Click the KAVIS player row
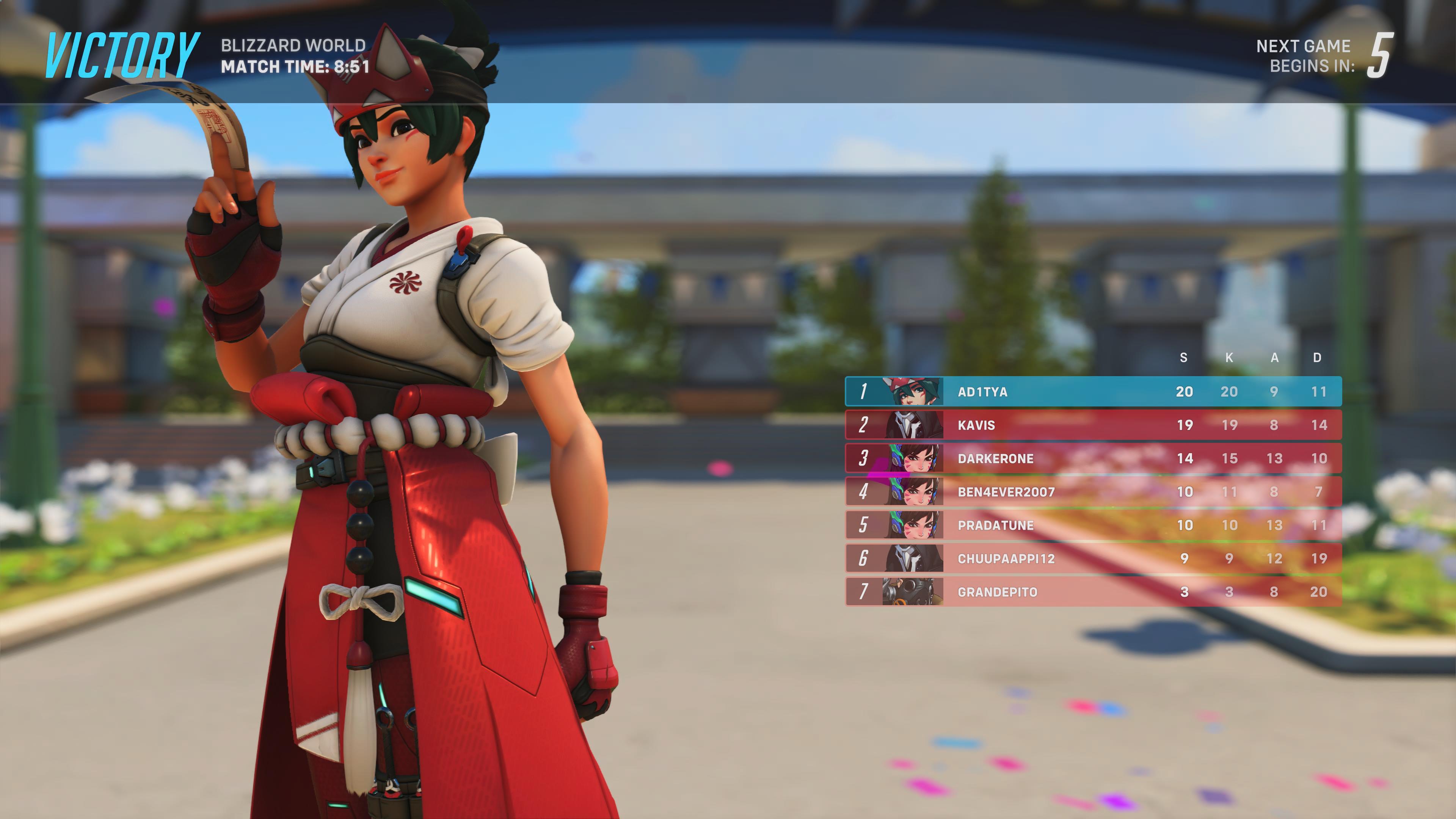Screen dimensions: 1456x819 pyautogui.click(x=1093, y=425)
